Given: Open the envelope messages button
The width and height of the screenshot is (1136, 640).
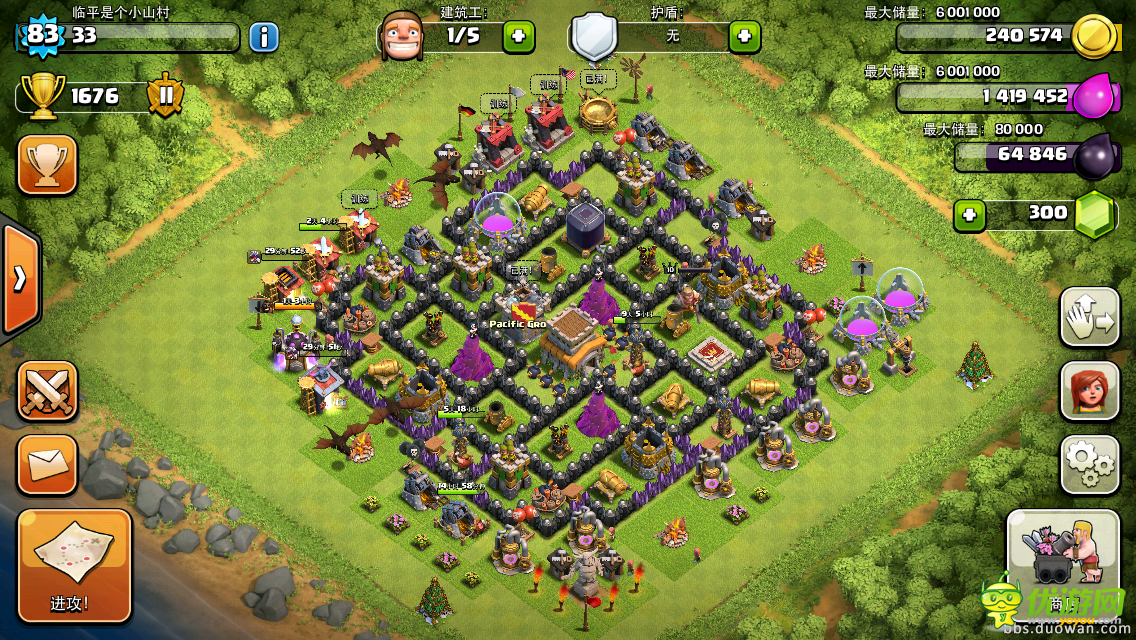Looking at the screenshot, I should [x=47, y=464].
